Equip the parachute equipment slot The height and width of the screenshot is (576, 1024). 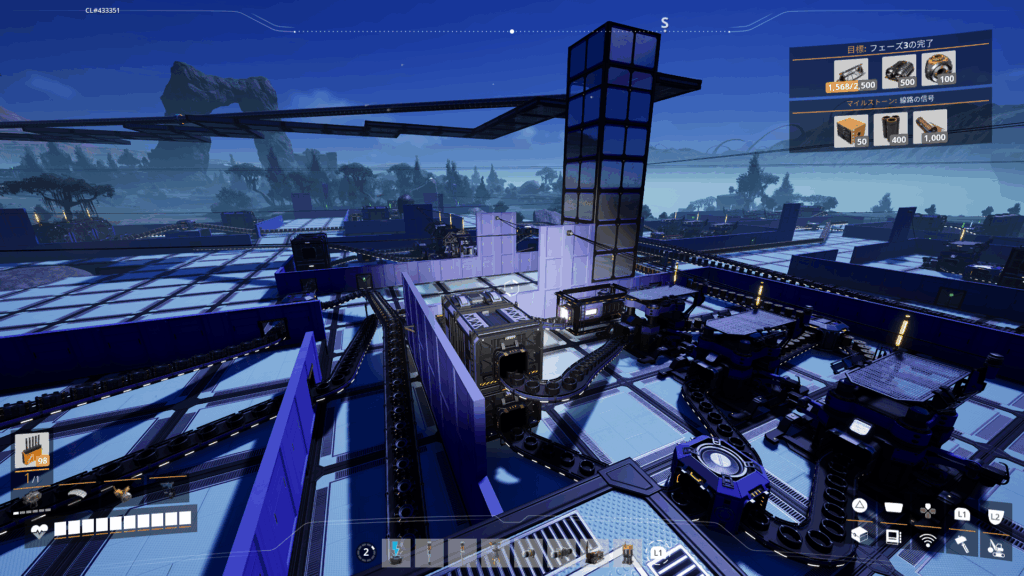click(x=77, y=492)
